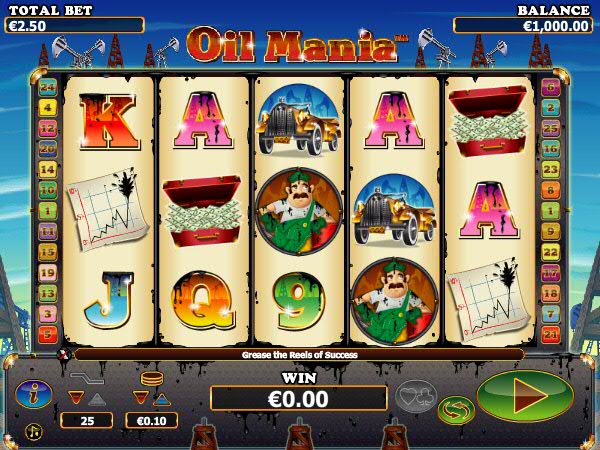This screenshot has height=450, width=600.
Task: Raise the €0.10 coin value
Action: [x=162, y=397]
